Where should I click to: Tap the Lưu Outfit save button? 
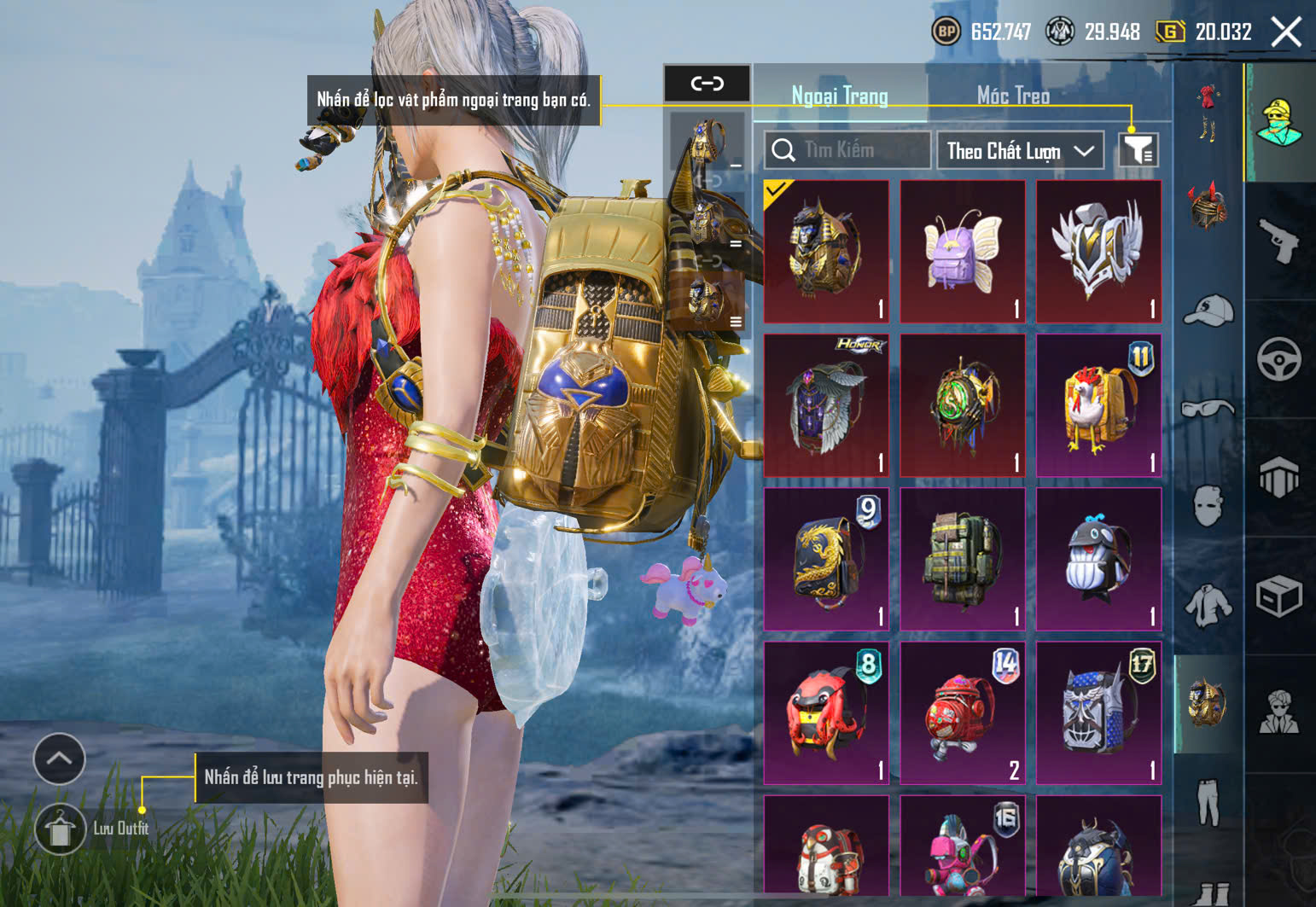click(60, 829)
